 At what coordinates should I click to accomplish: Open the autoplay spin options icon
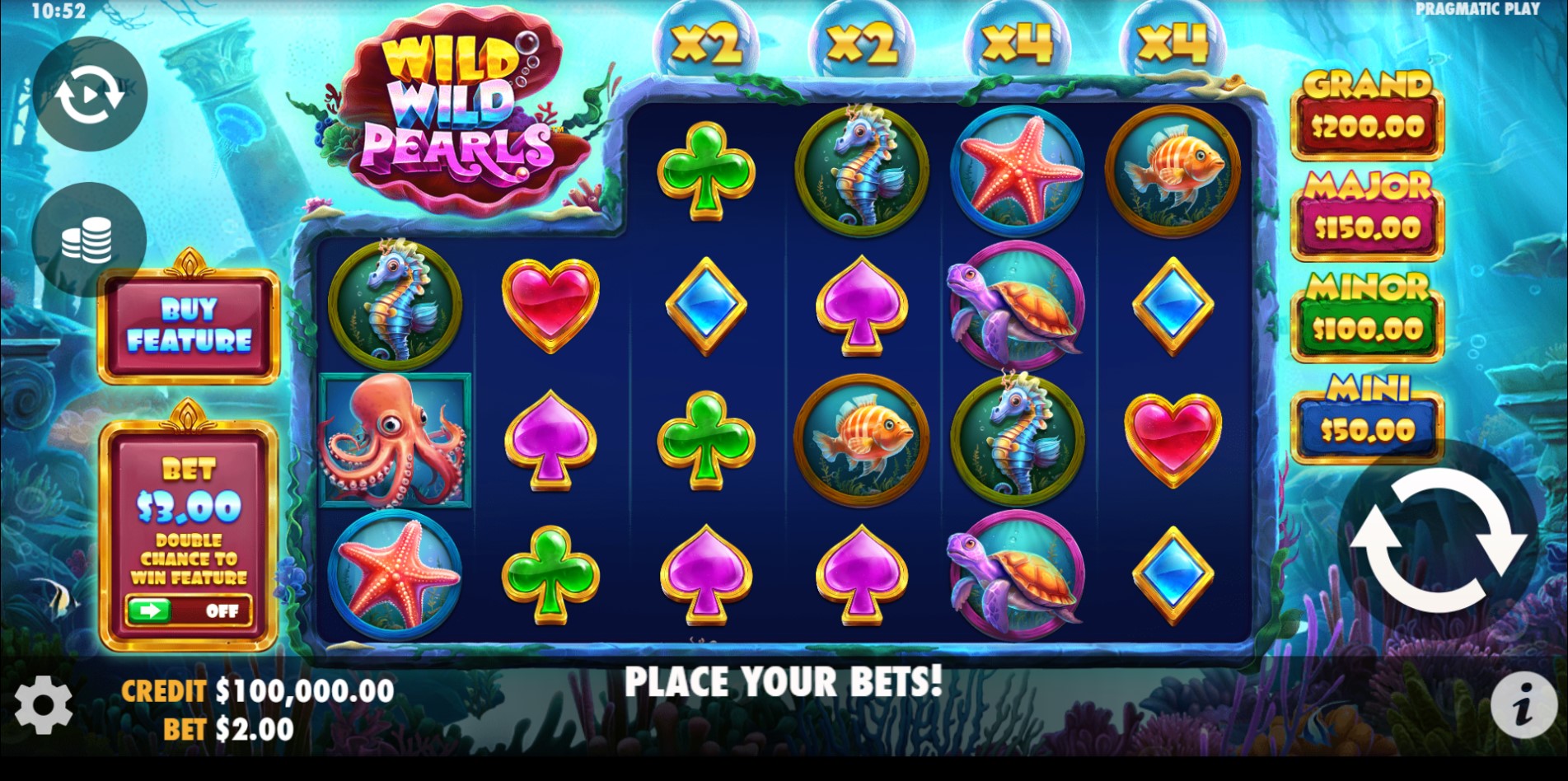91,92
